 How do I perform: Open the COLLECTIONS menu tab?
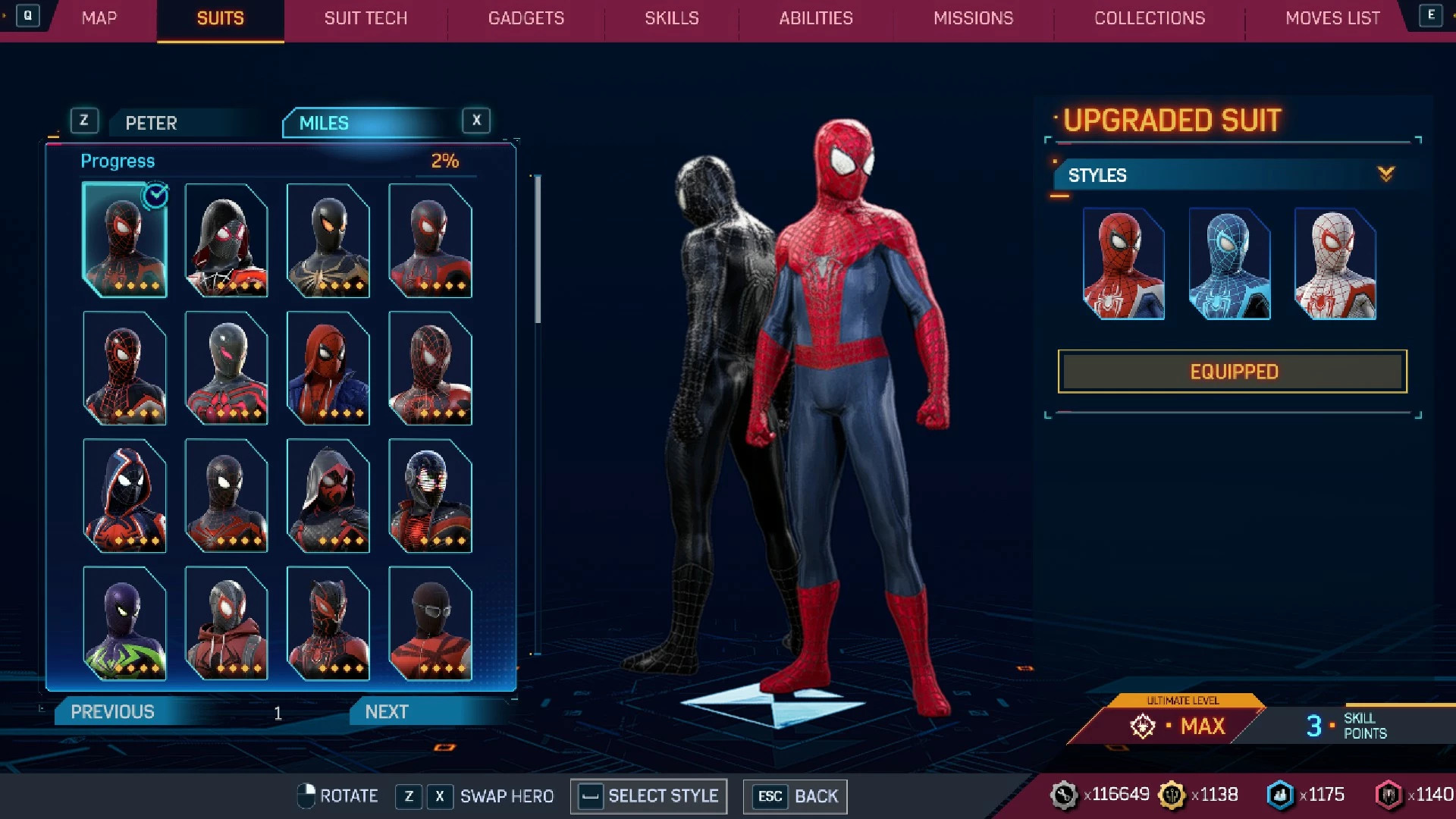pos(1149,18)
